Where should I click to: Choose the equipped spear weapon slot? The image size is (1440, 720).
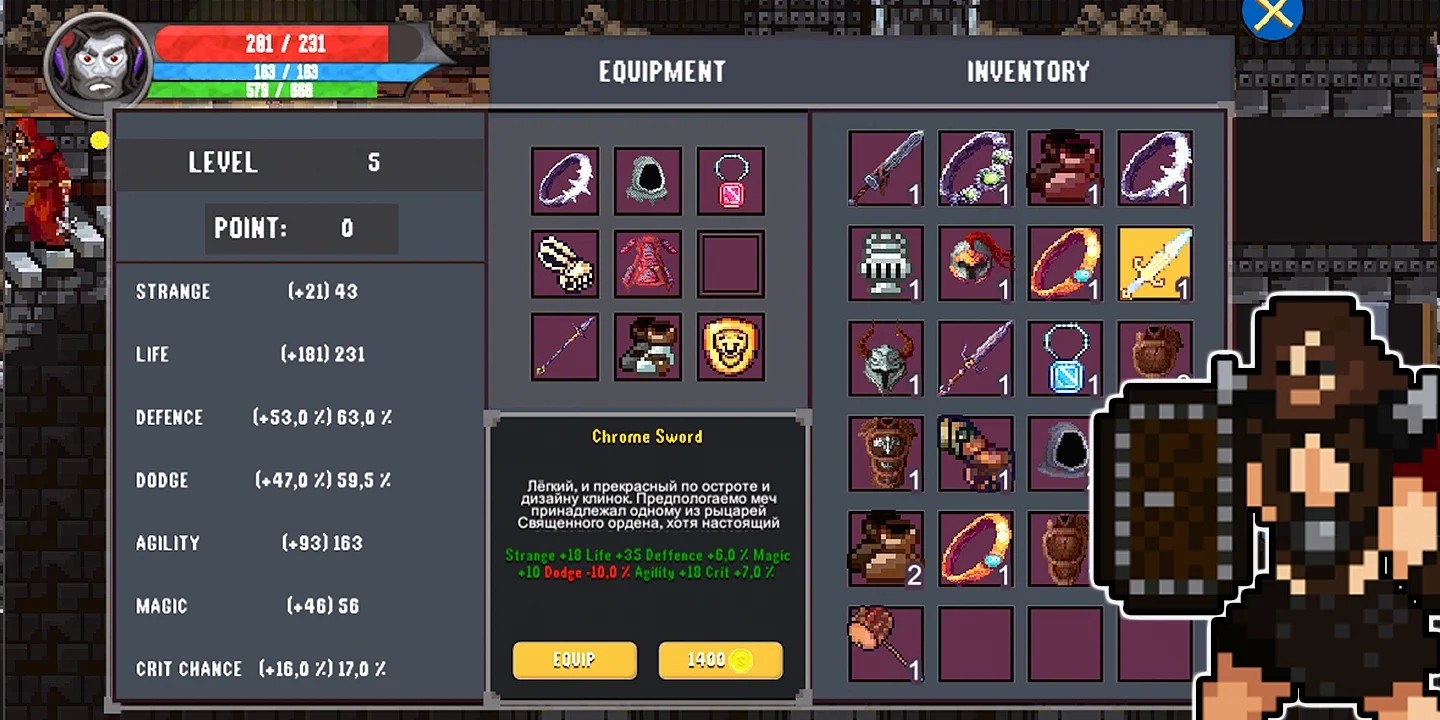[565, 347]
